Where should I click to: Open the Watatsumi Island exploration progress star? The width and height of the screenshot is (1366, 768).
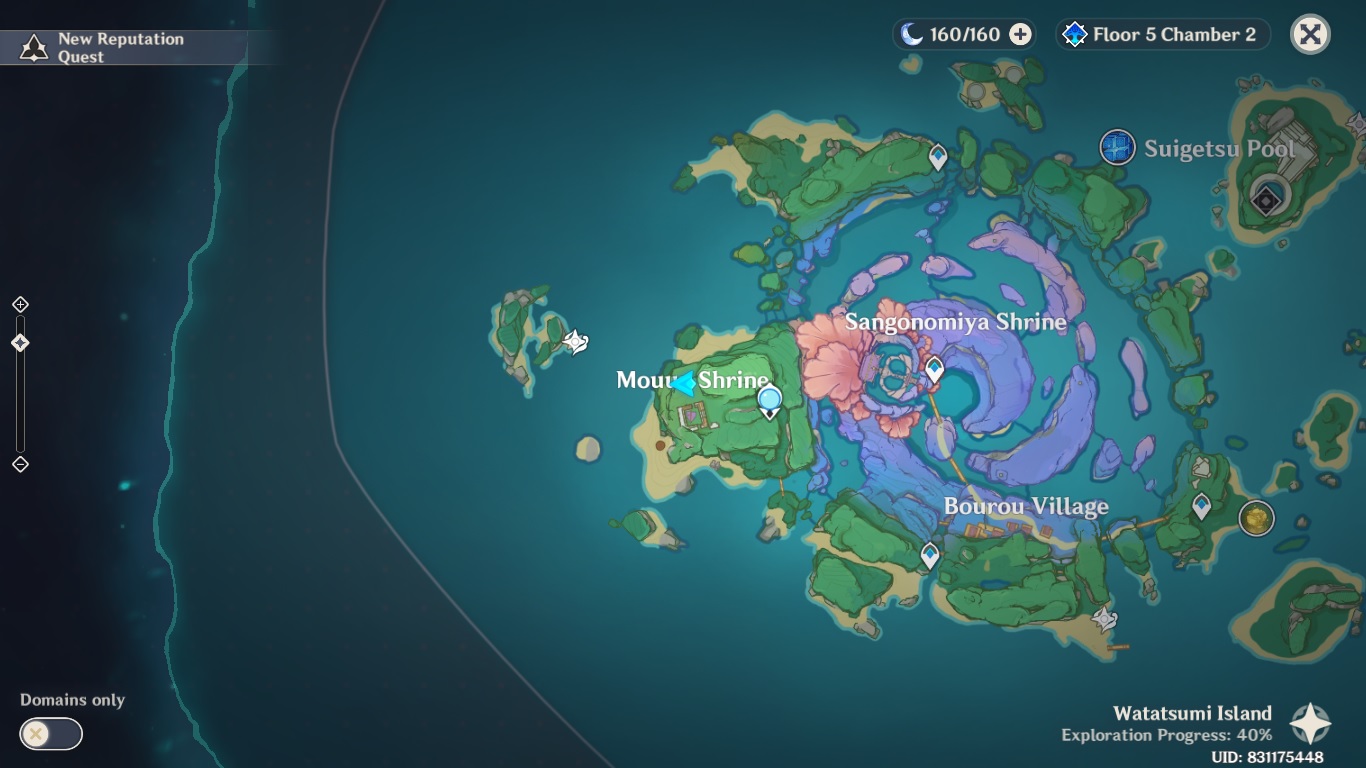click(1310, 723)
